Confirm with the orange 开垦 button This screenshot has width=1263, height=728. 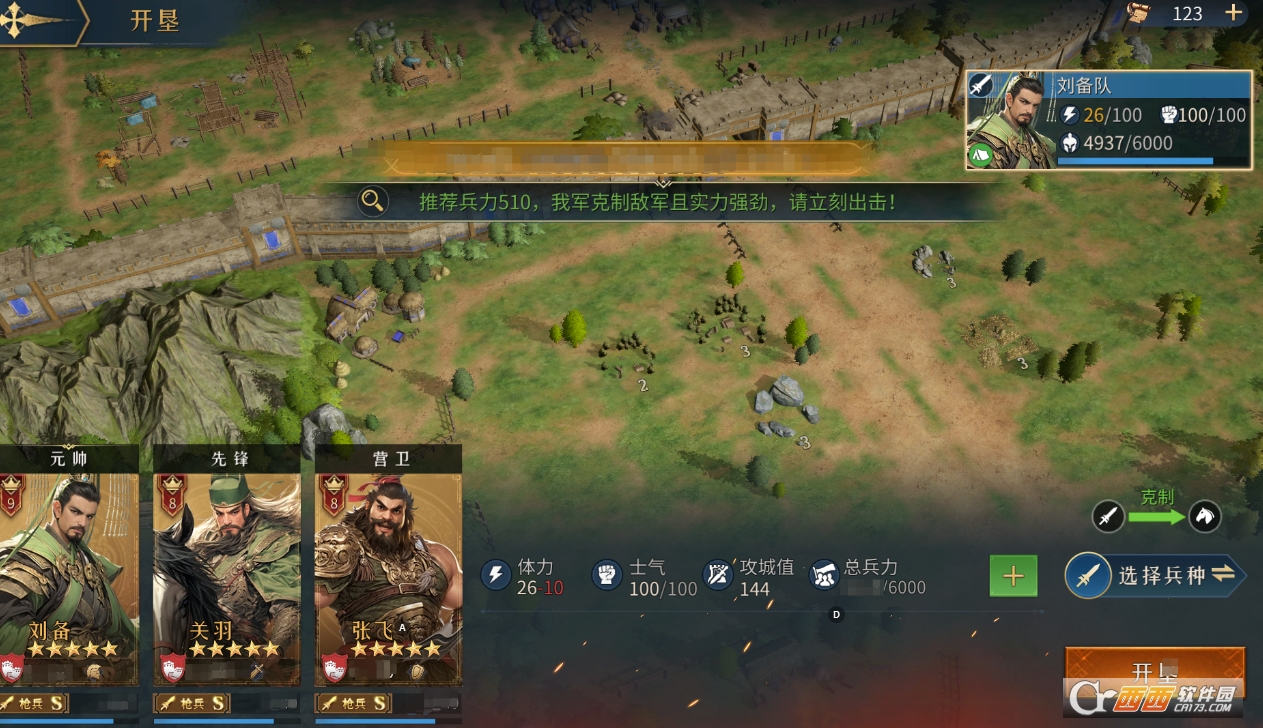(1154, 670)
